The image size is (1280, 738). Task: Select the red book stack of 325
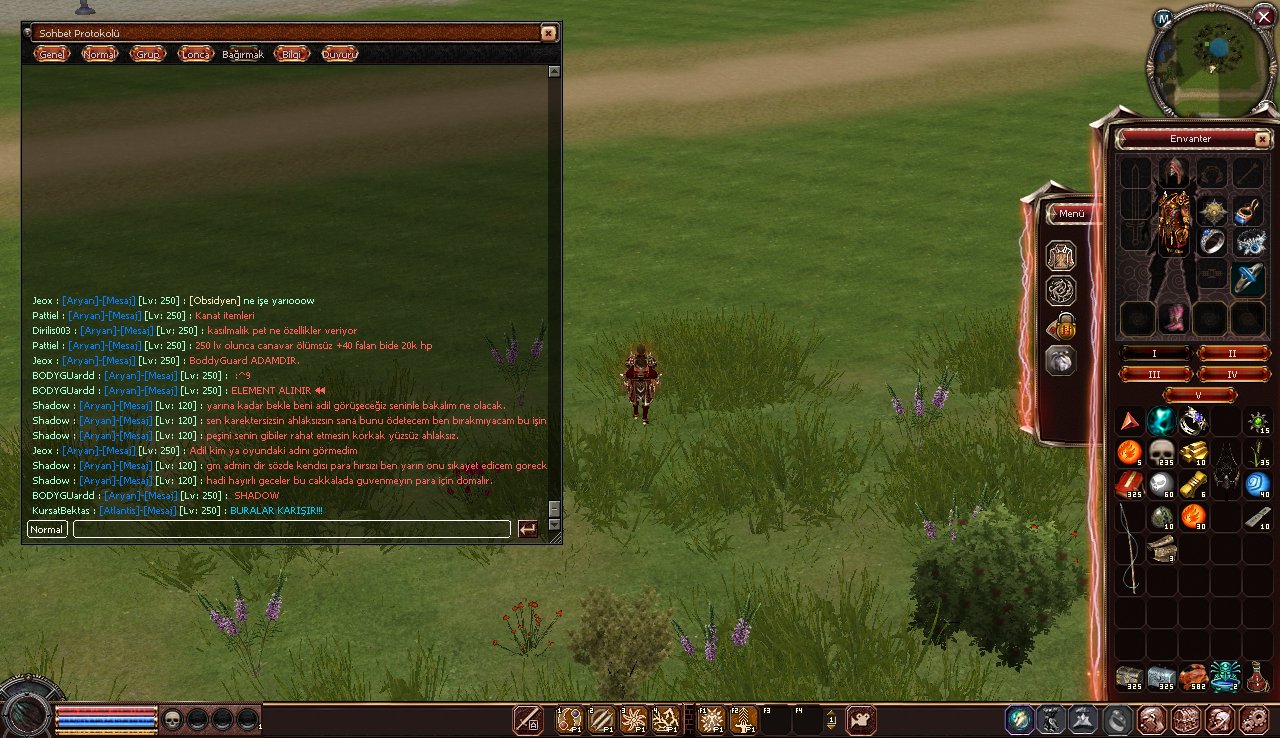pos(1129,485)
